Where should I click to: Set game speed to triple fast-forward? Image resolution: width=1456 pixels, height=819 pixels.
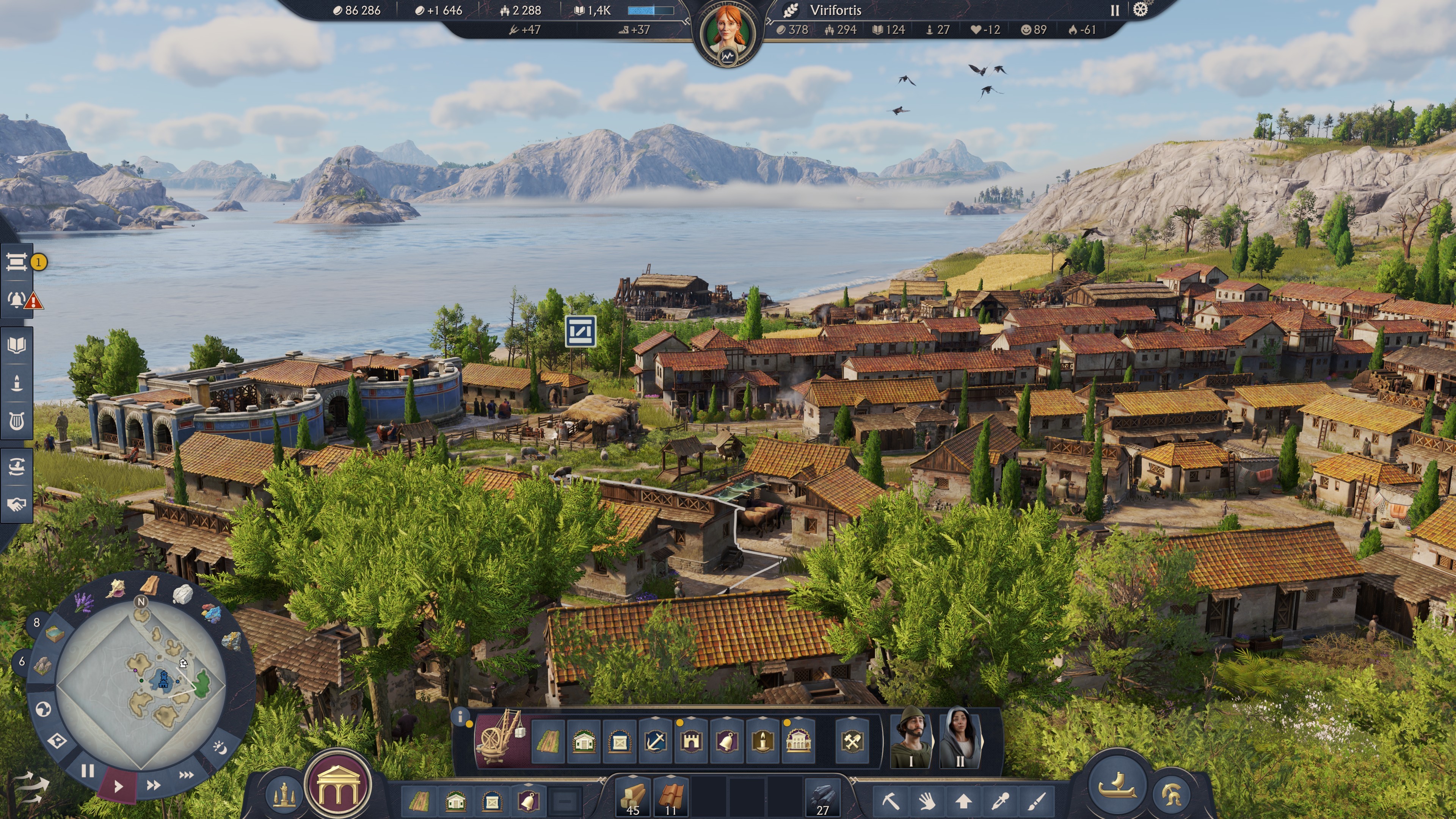pos(187,775)
